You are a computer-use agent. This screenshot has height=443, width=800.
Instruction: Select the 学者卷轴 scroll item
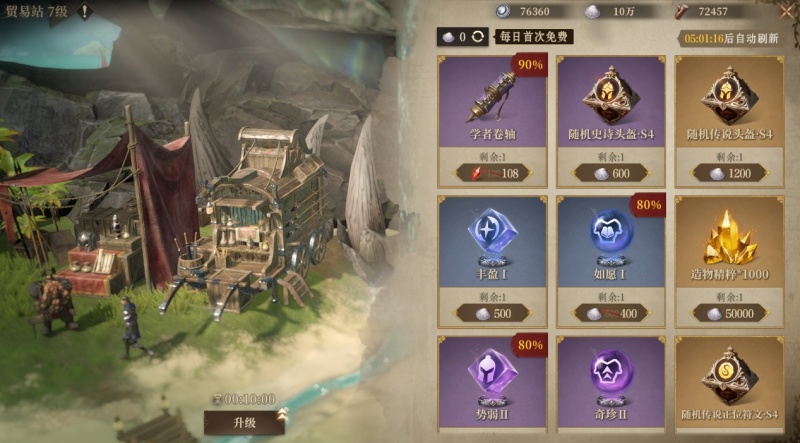click(x=491, y=100)
